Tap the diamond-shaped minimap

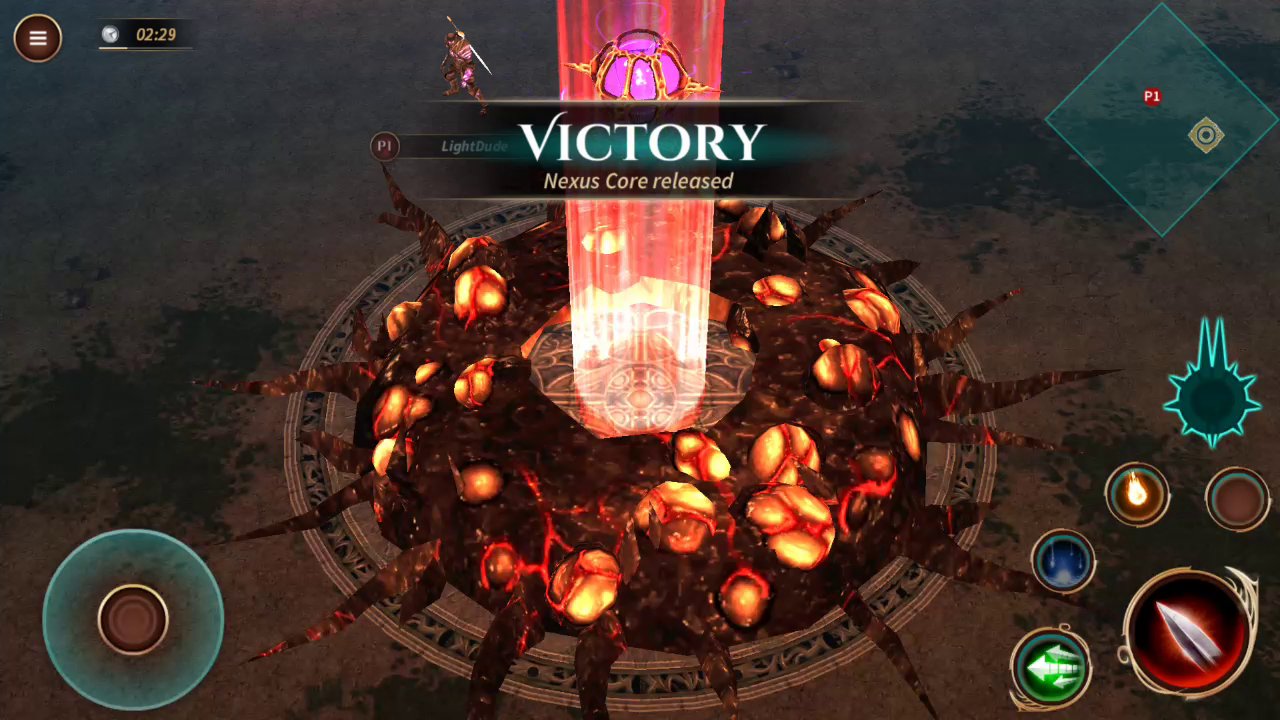tap(1162, 120)
